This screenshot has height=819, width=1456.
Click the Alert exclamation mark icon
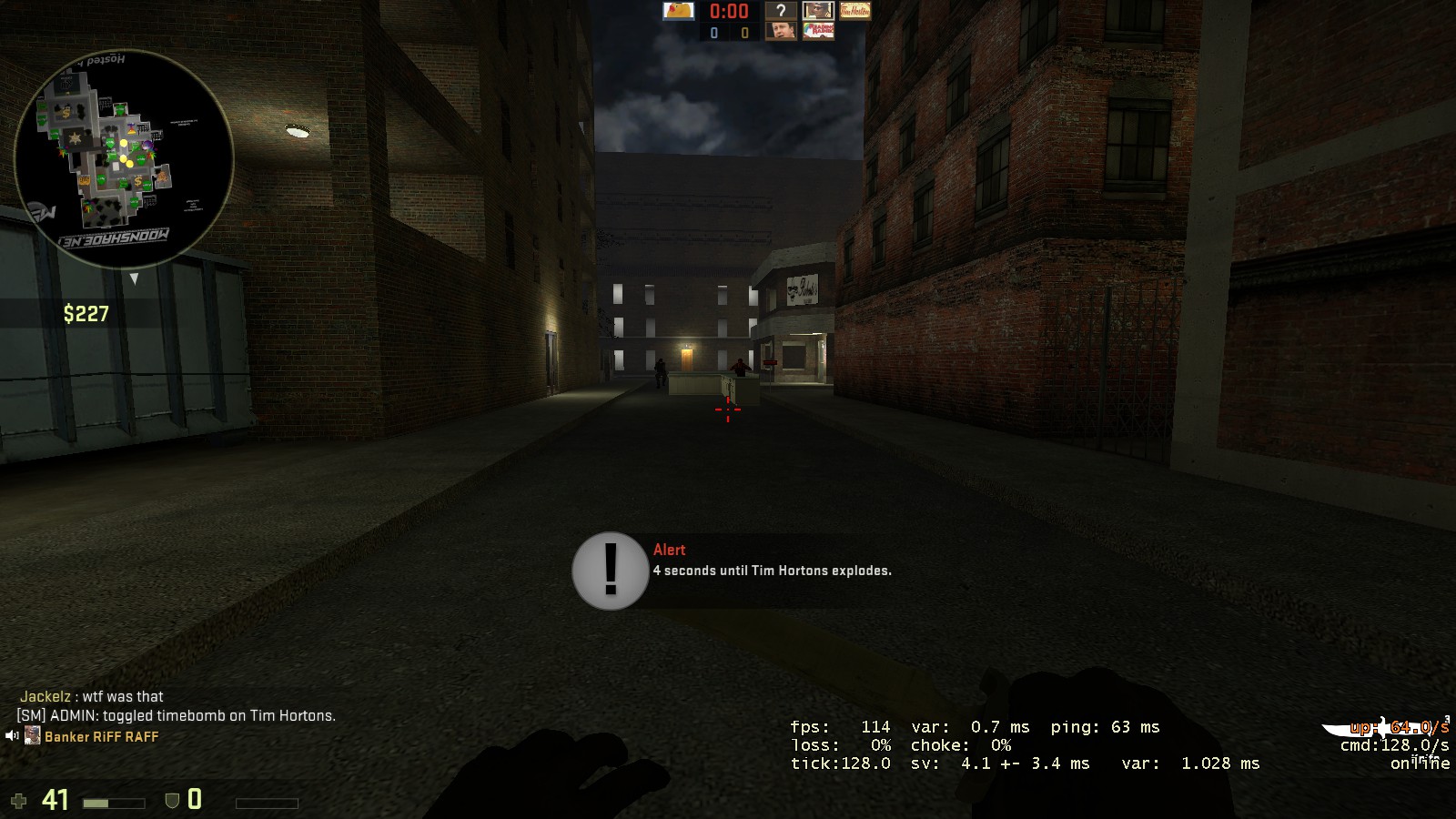[610, 571]
